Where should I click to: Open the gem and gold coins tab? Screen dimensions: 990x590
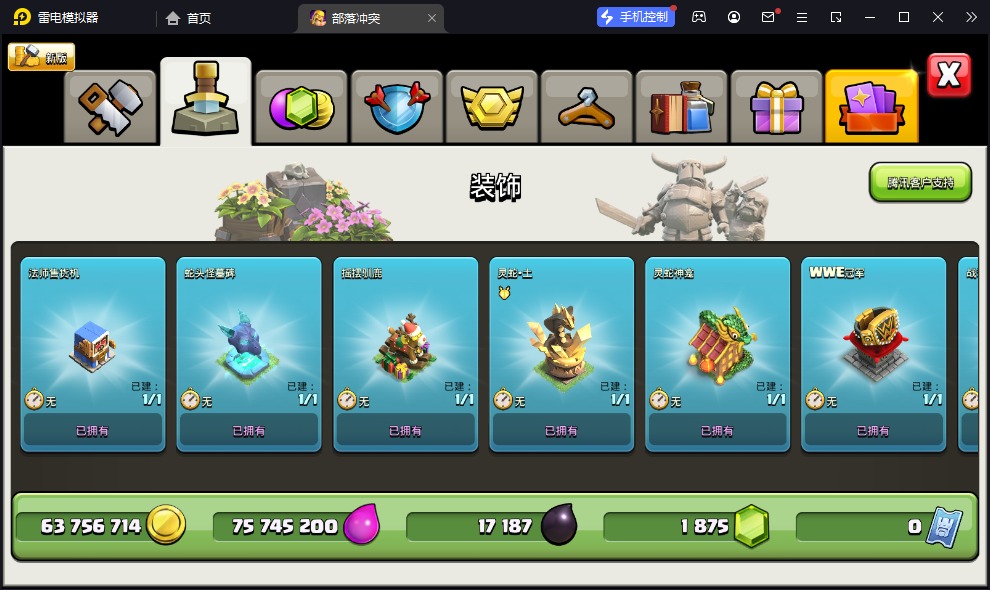point(300,106)
